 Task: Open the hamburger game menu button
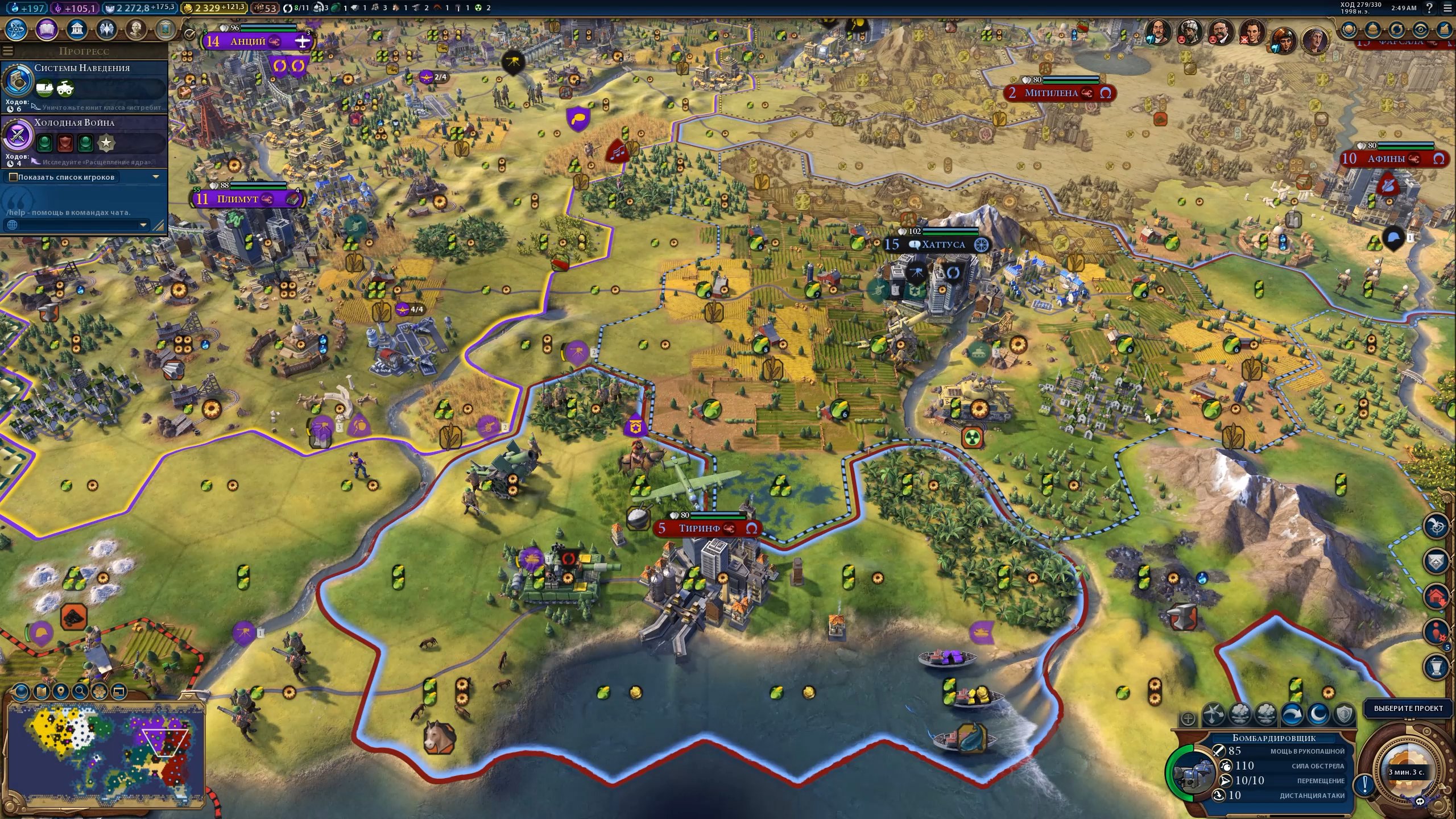pyautogui.click(x=1447, y=8)
